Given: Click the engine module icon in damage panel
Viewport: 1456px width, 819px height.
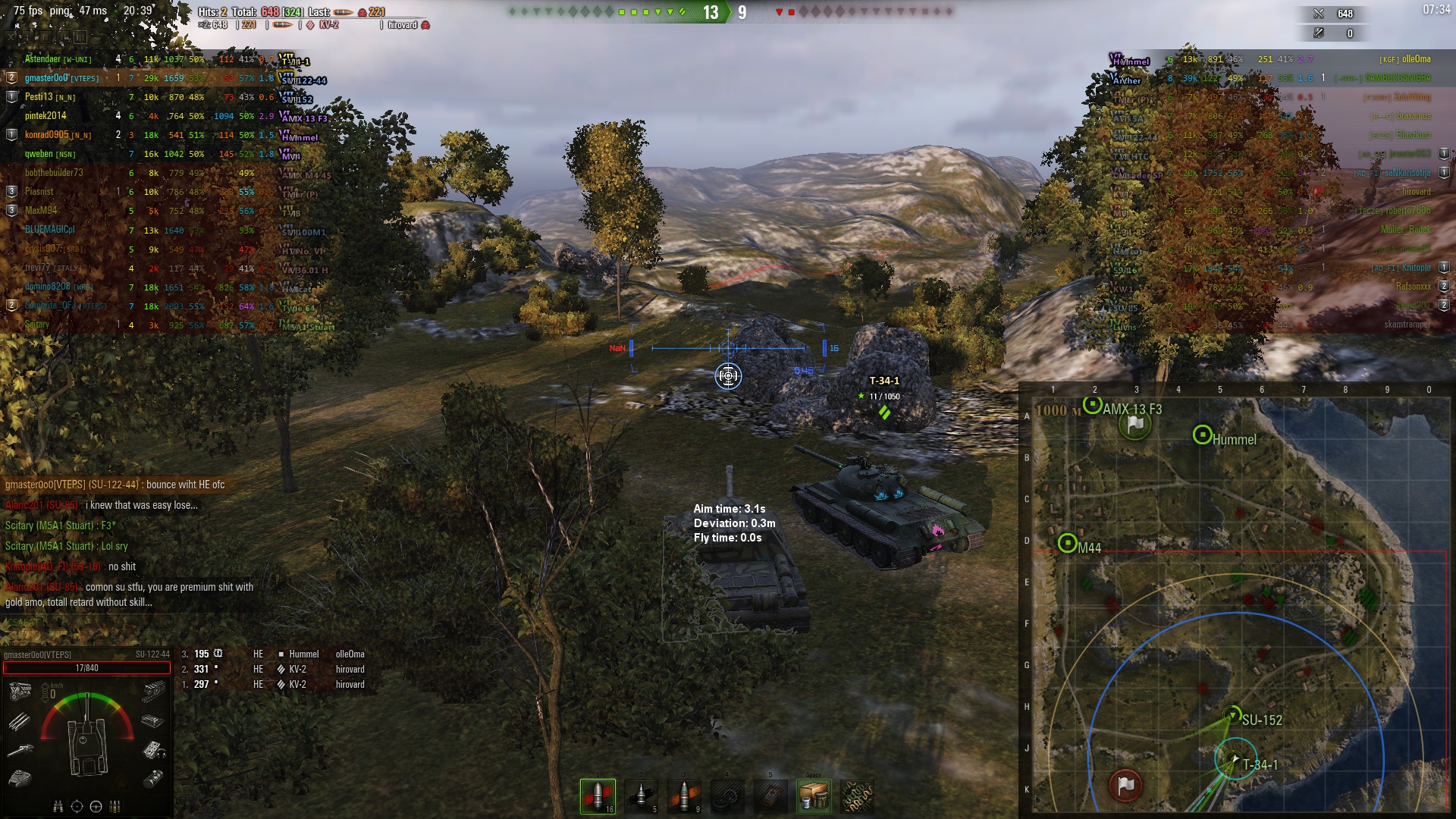Looking at the screenshot, I should tap(20, 691).
